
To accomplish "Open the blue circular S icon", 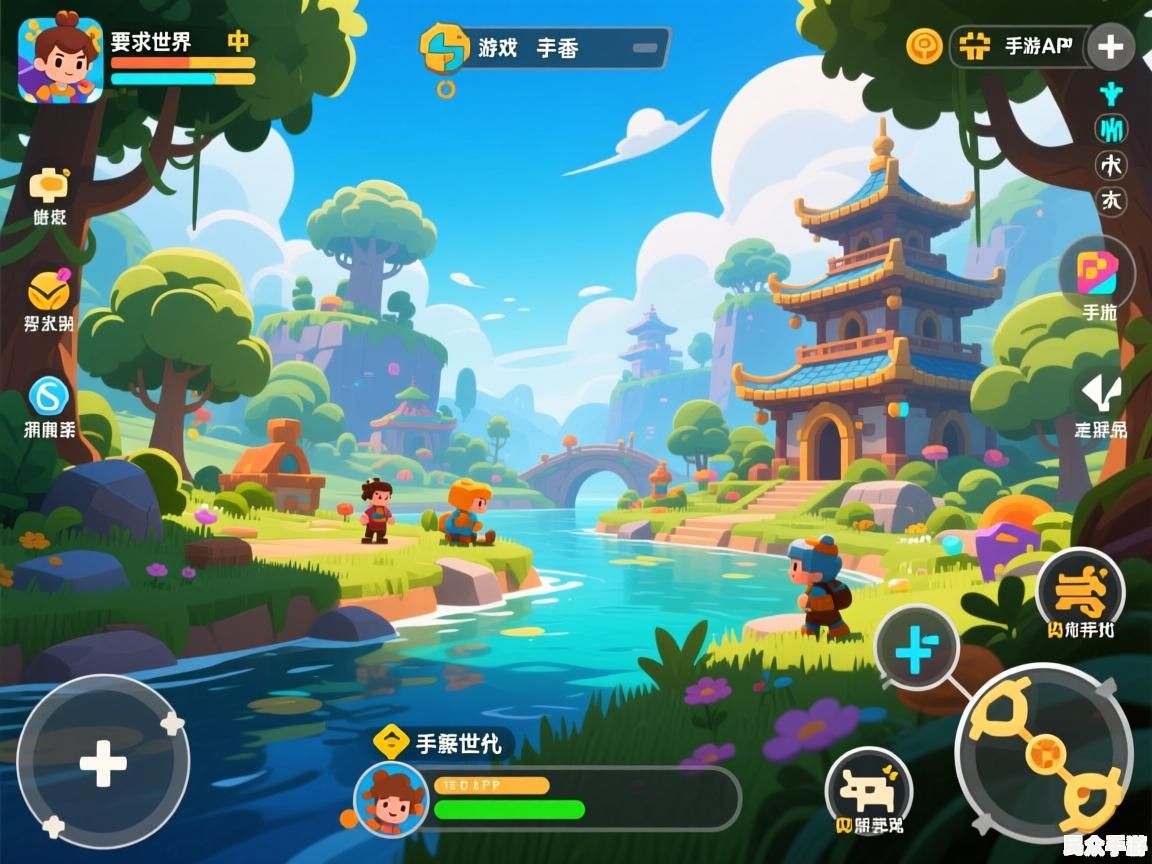I will click(x=48, y=396).
